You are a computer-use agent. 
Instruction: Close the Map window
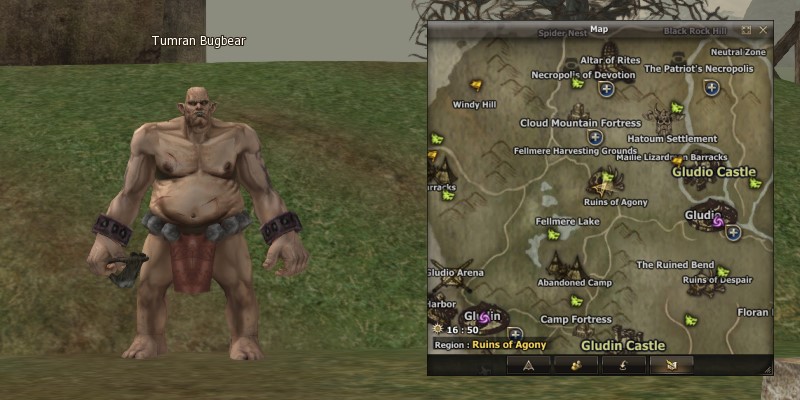pos(763,30)
